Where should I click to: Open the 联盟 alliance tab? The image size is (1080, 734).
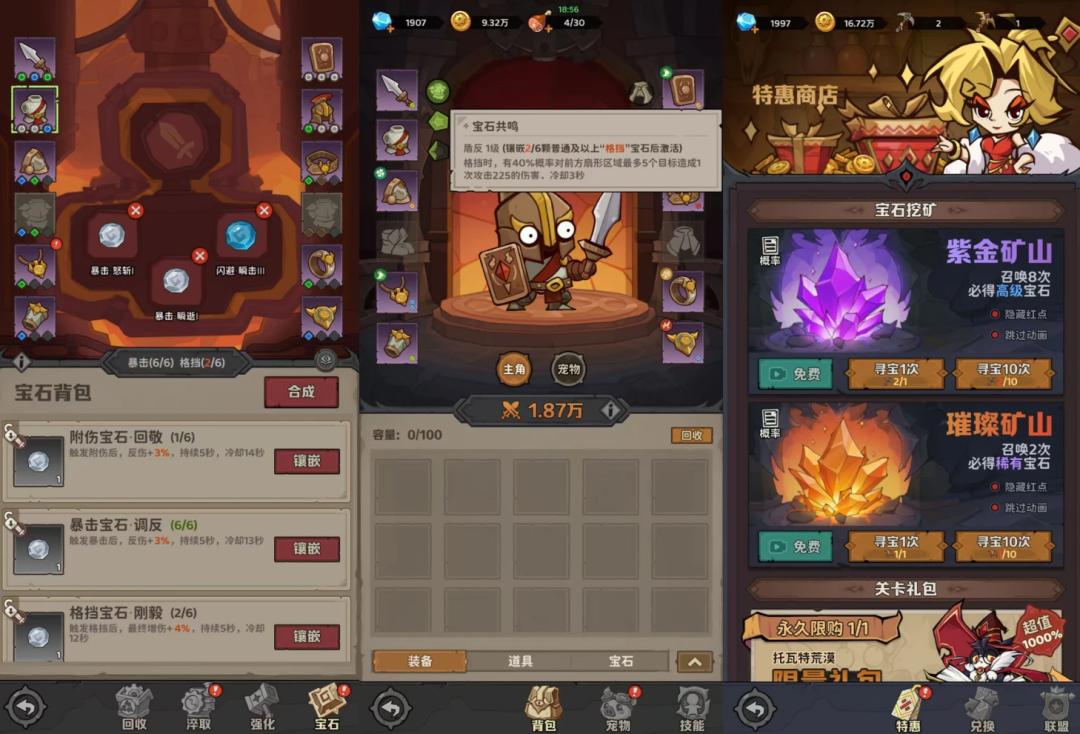[1055, 708]
